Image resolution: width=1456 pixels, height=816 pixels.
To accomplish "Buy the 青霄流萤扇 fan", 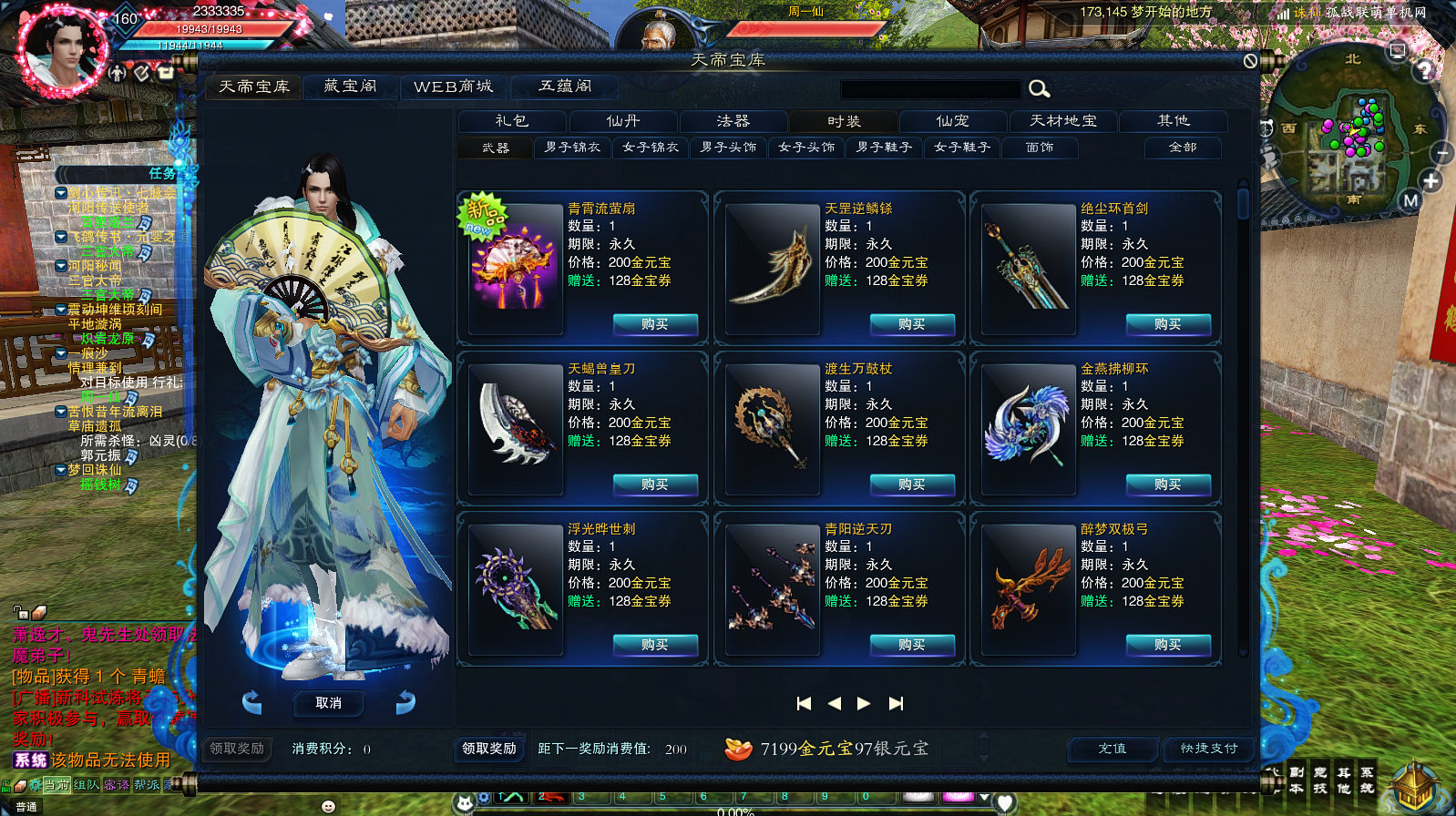I will (x=655, y=324).
